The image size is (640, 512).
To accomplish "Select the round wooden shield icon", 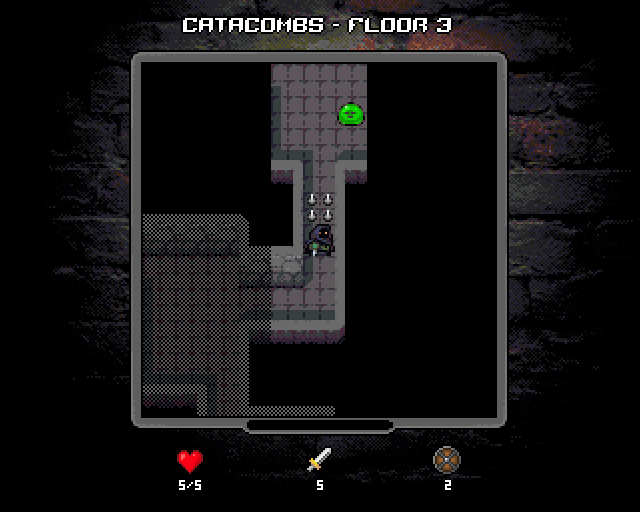I will tap(447, 460).
